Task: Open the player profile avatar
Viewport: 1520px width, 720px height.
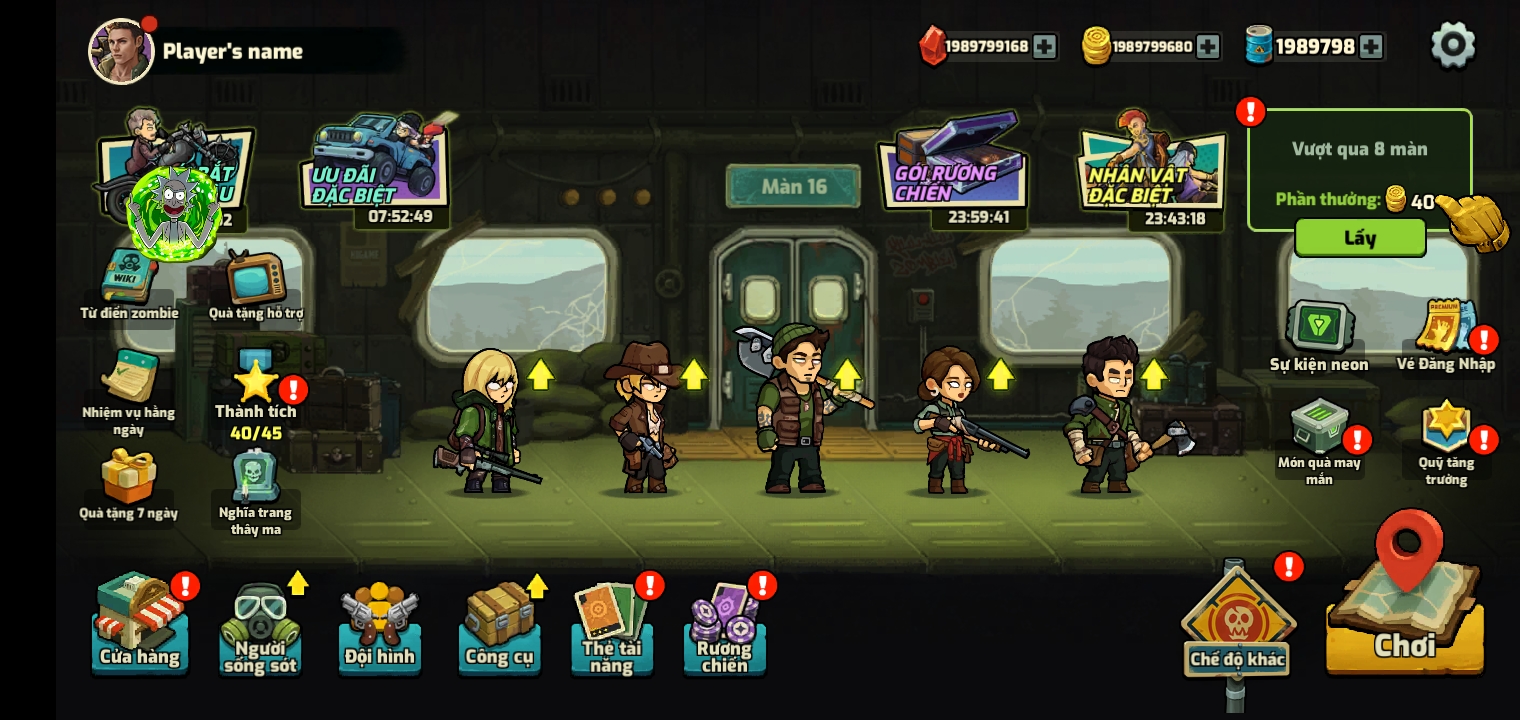Action: [x=121, y=51]
